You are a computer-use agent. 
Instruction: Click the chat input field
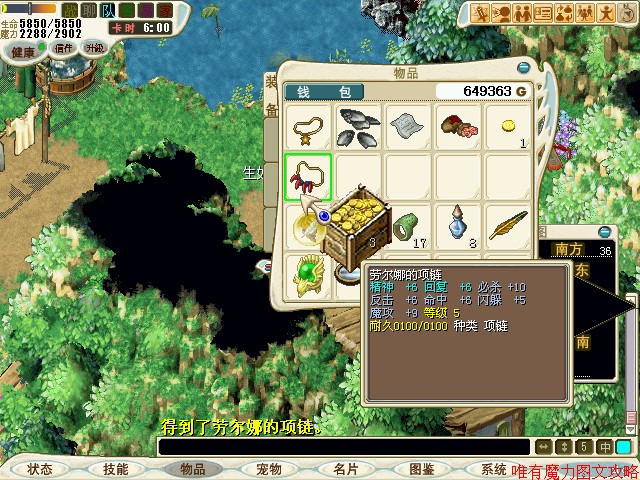tap(342, 447)
